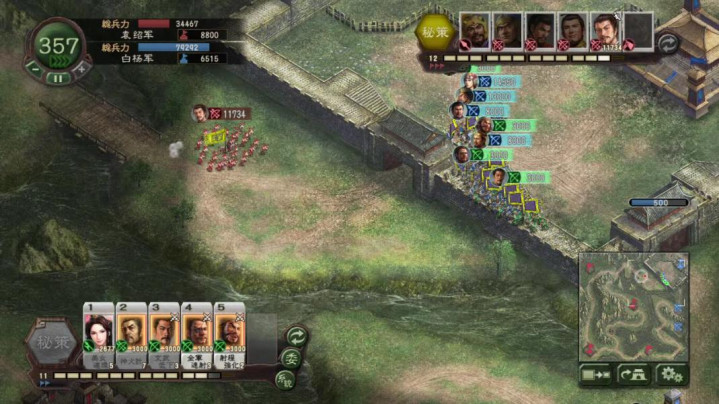Pick officer card number 4
The width and height of the screenshot is (719, 404).
[196, 335]
